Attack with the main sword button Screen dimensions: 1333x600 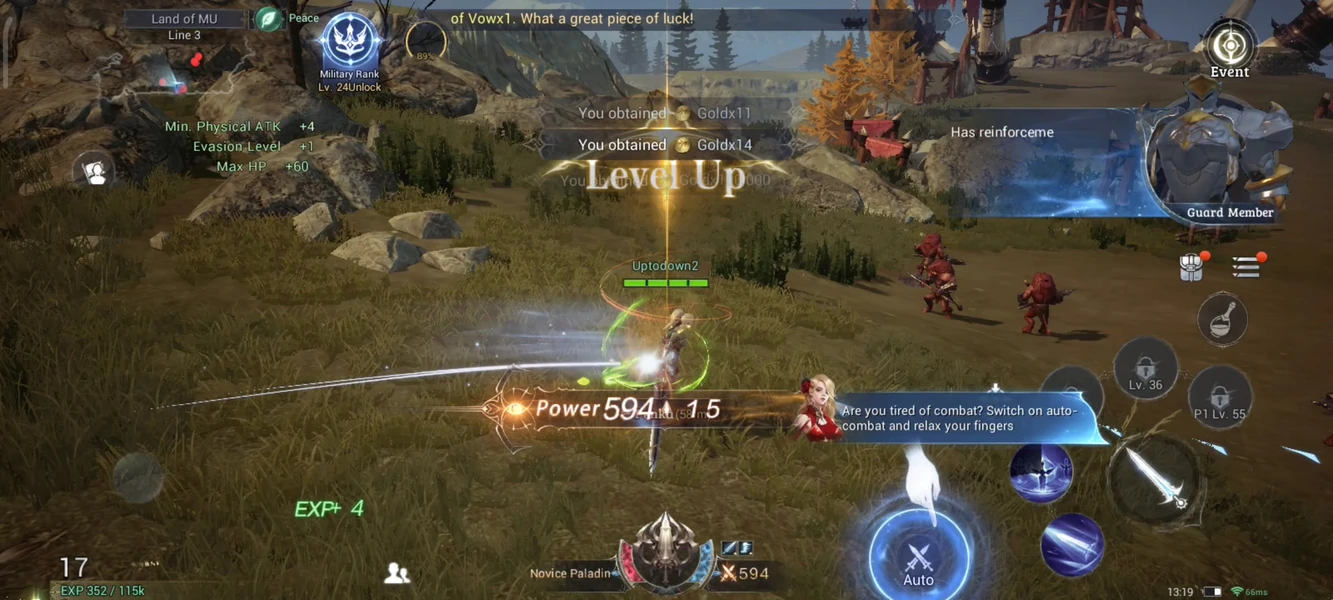click(x=1153, y=477)
